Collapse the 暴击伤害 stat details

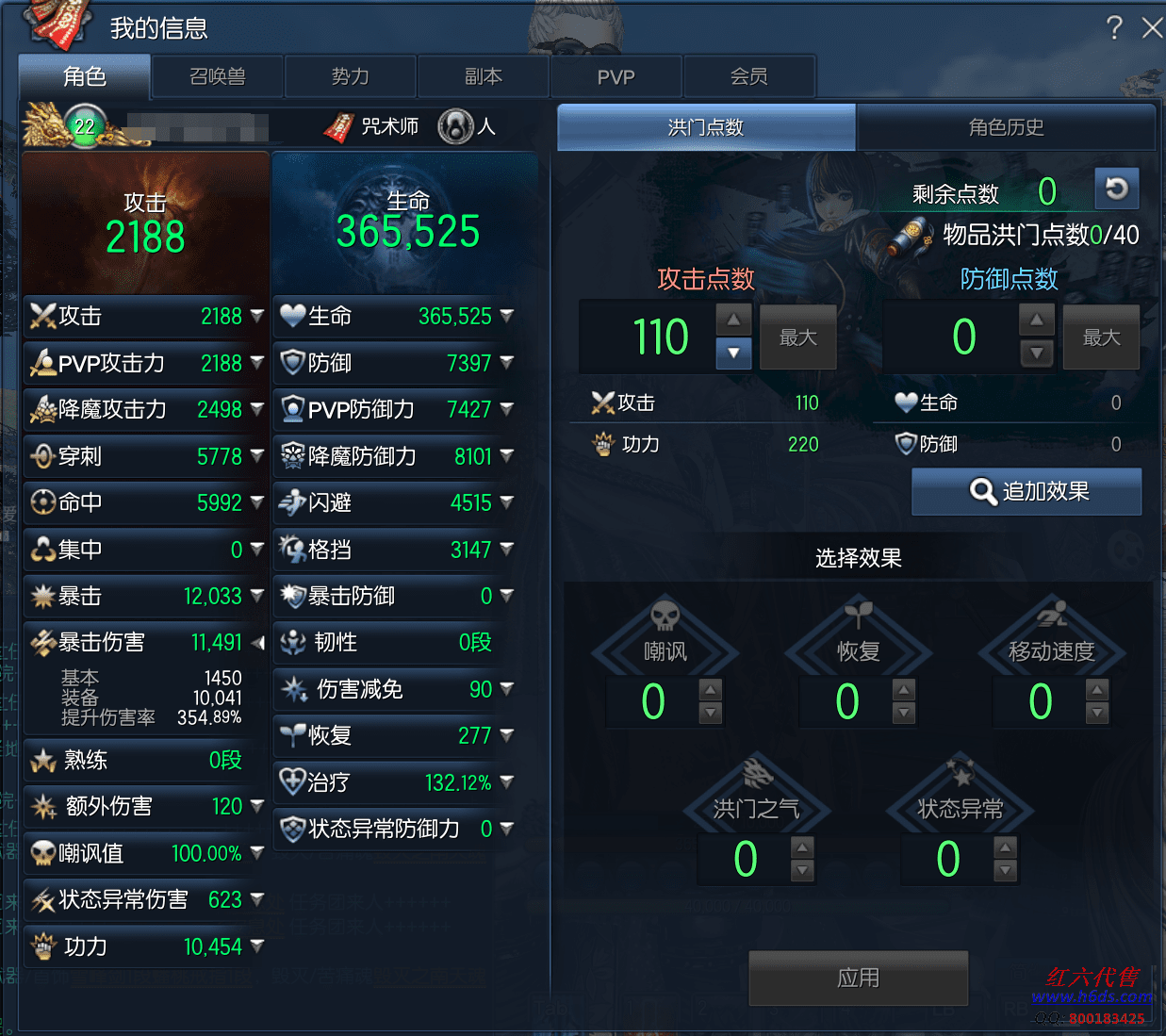(257, 643)
